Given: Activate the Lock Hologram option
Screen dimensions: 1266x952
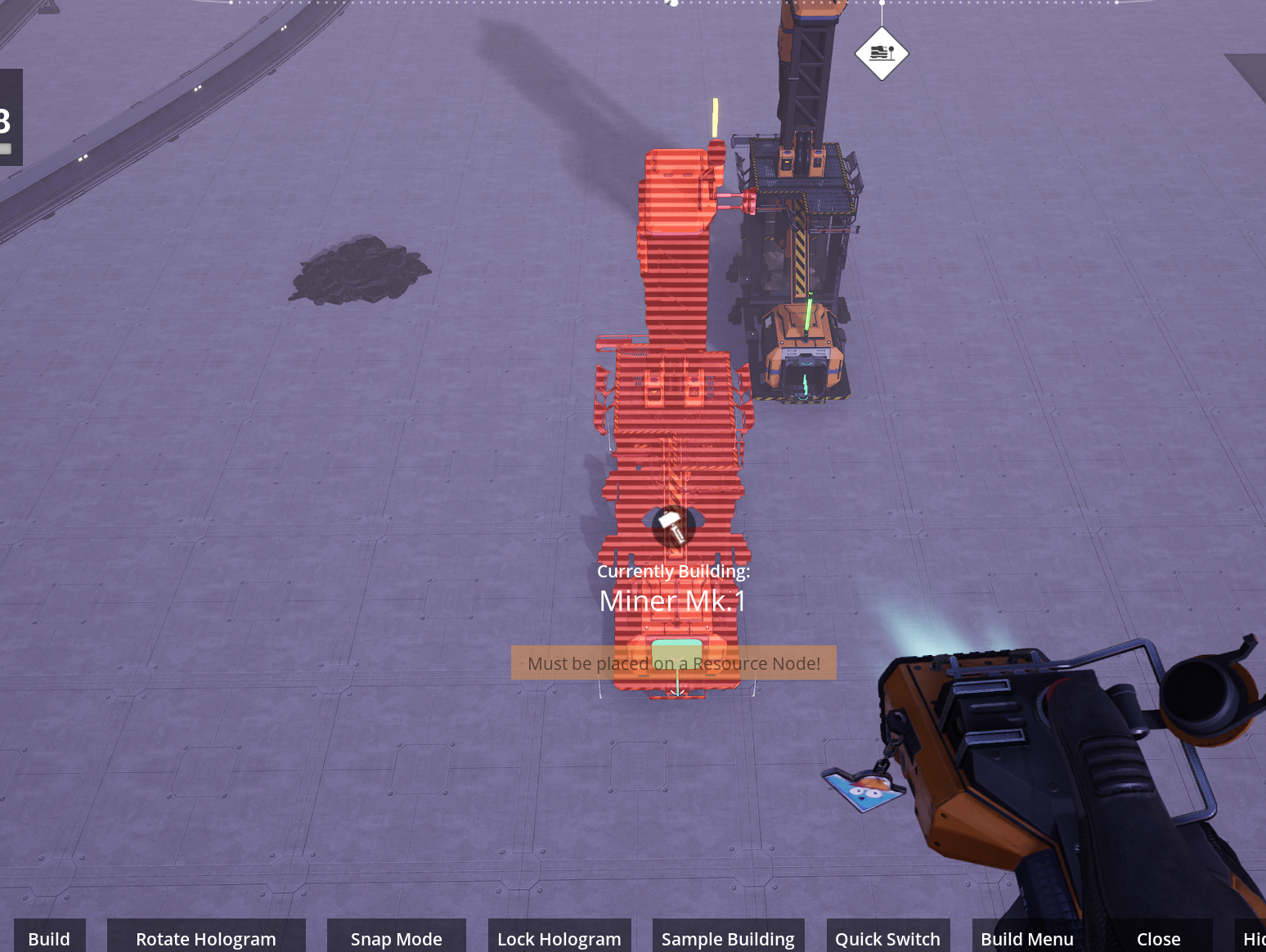Looking at the screenshot, I should pyautogui.click(x=559, y=938).
